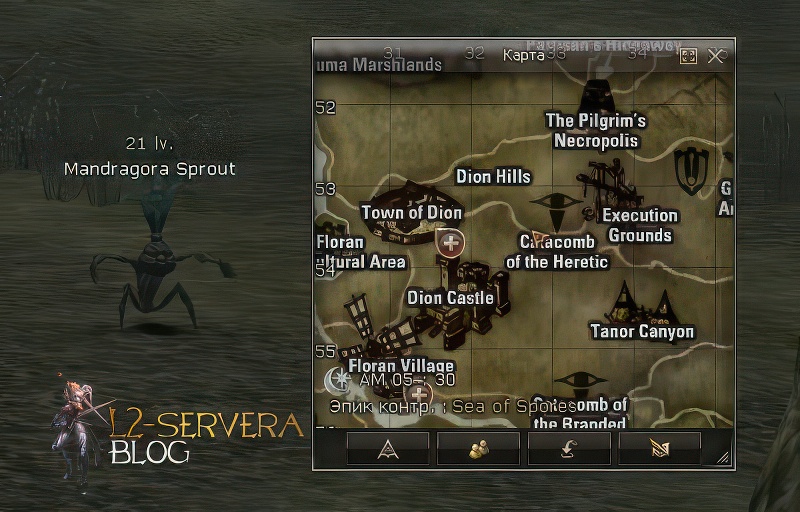Click the Dion Hills map label
The height and width of the screenshot is (512, 800).
point(493,177)
